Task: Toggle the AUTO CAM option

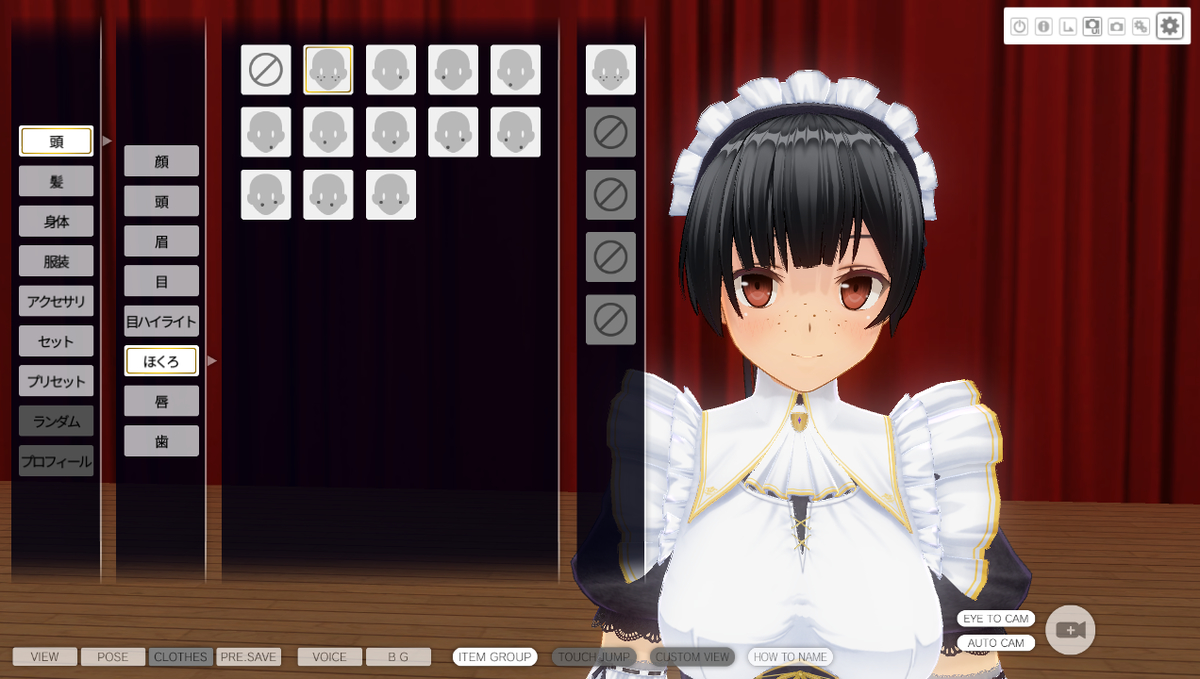Action: coord(995,643)
